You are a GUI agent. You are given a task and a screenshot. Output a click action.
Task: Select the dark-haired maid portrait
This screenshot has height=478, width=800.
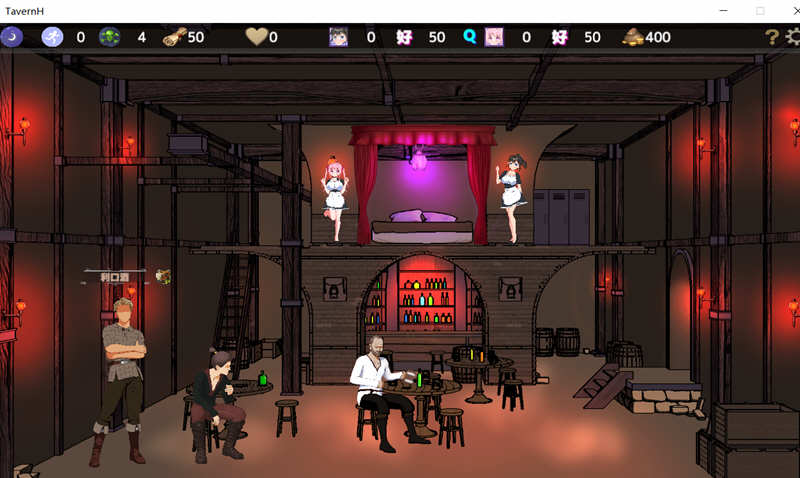point(338,37)
